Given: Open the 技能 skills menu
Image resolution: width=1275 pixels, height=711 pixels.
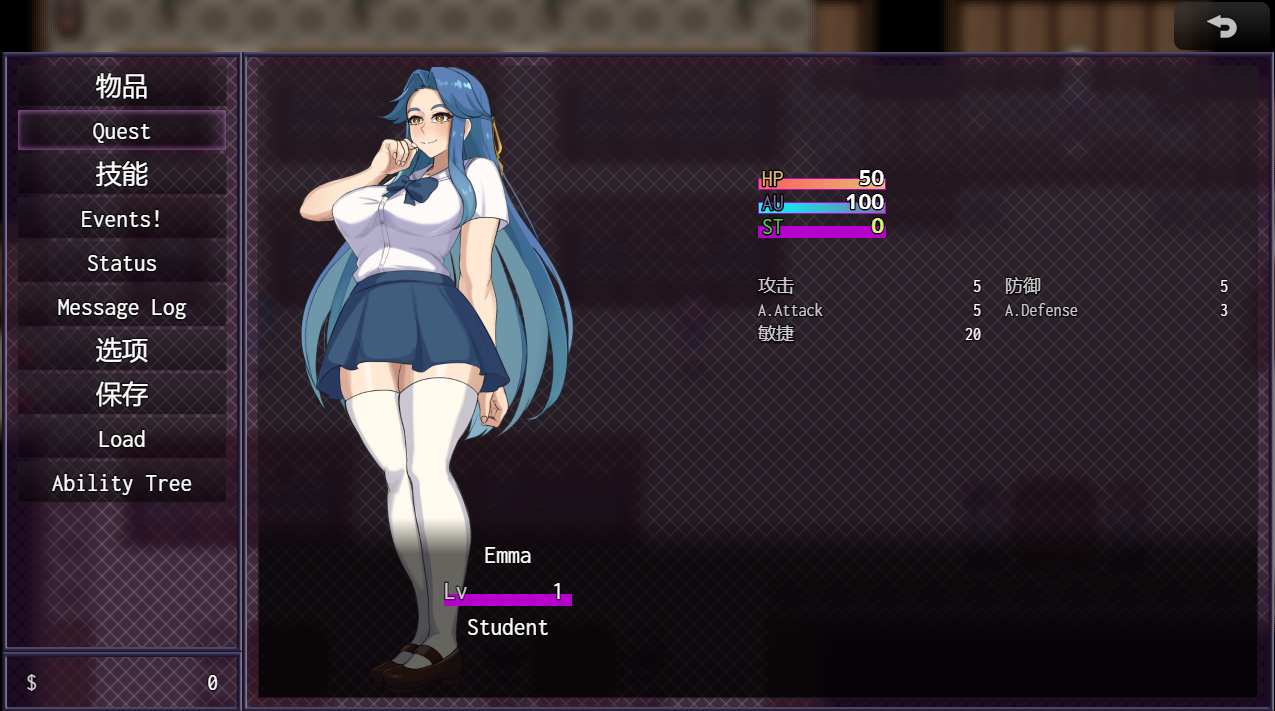Looking at the screenshot, I should click(121, 175).
